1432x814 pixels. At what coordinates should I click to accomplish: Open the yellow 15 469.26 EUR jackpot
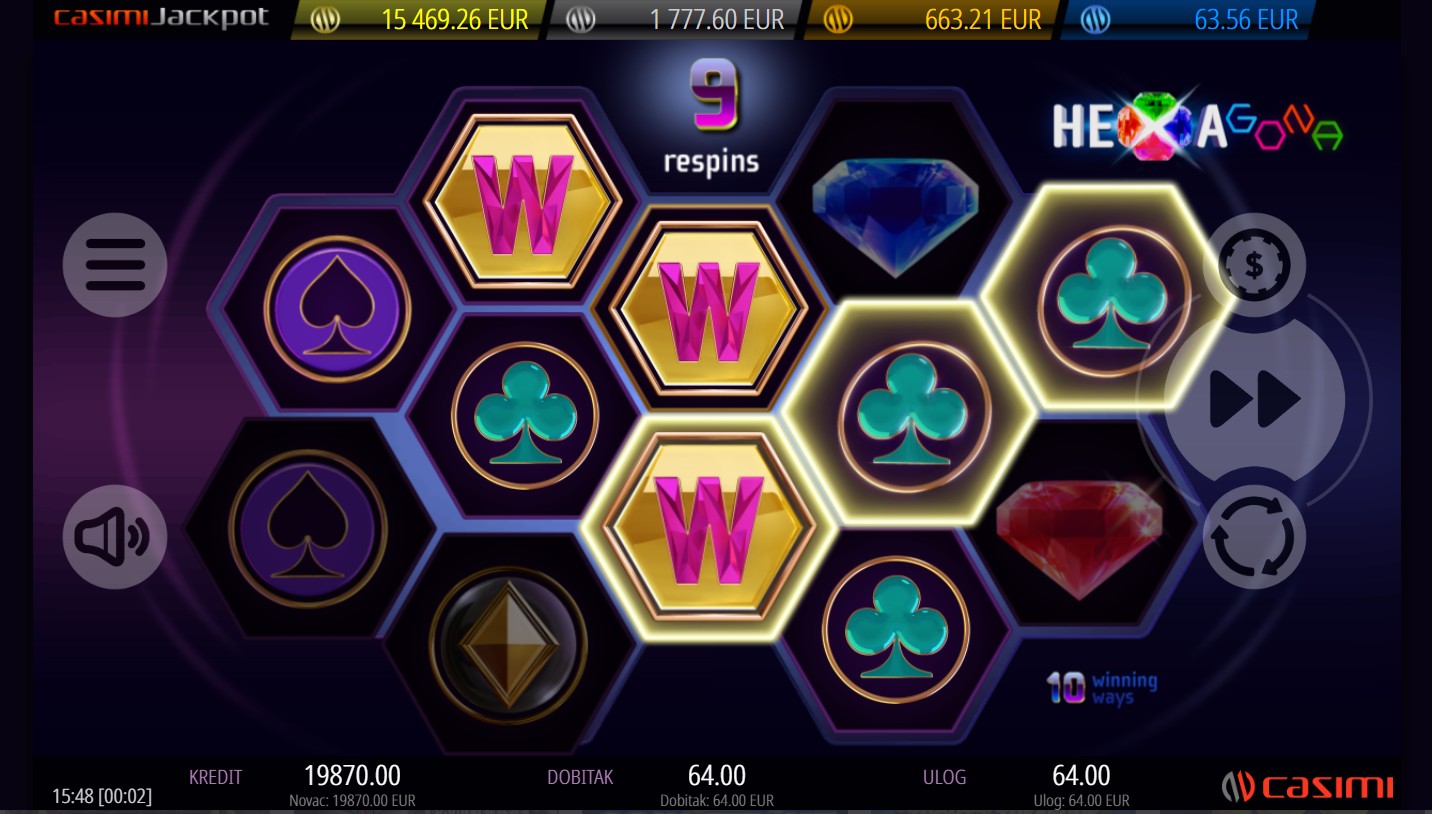pos(422,20)
